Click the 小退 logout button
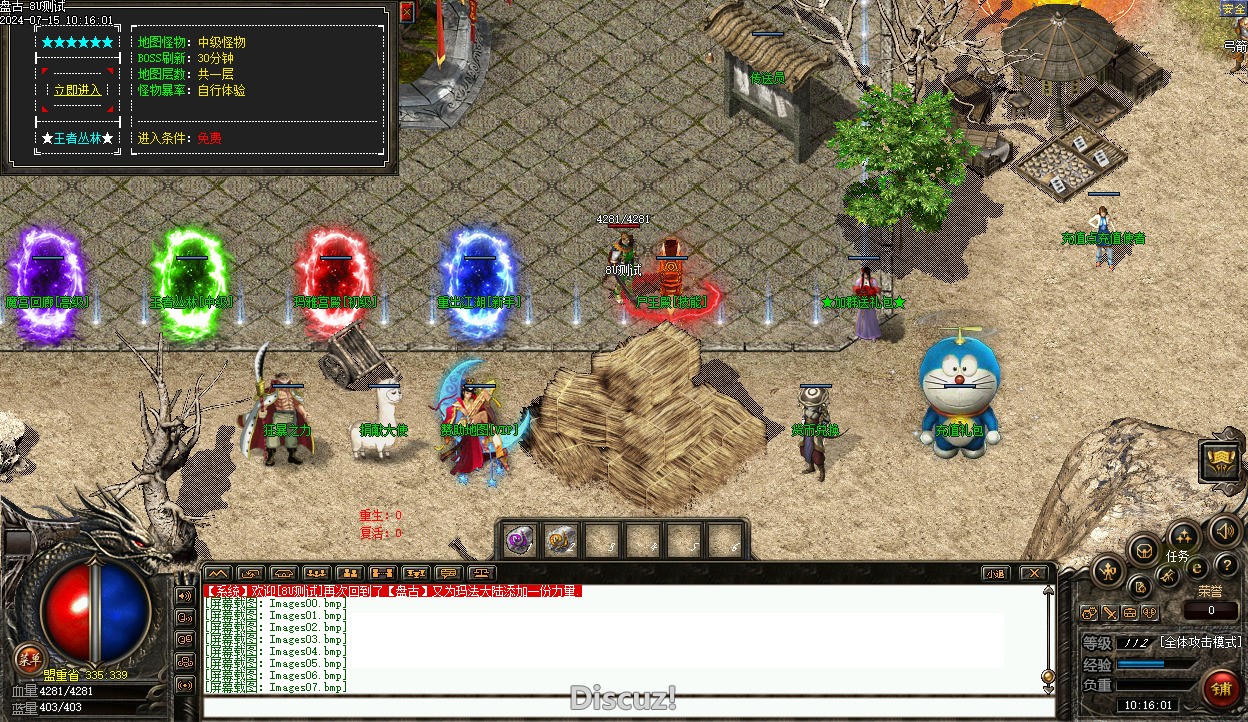1248x722 pixels. pyautogui.click(x=993, y=573)
